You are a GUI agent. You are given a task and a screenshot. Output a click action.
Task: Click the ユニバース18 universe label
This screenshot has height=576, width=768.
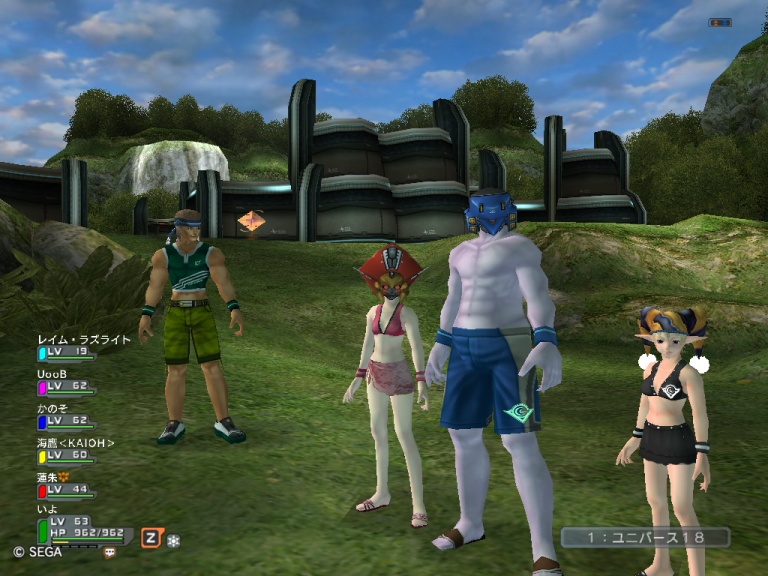(645, 537)
